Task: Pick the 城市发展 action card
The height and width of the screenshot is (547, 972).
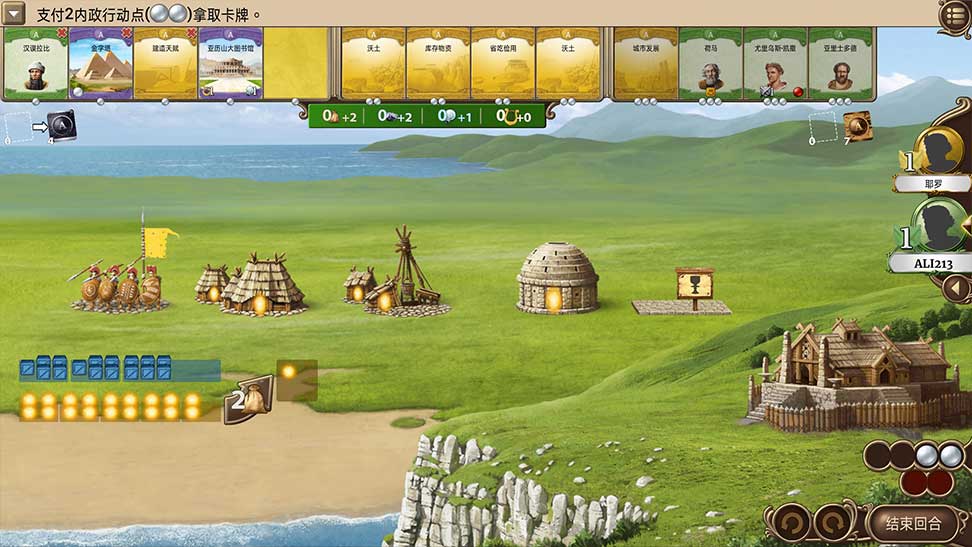Action: (x=645, y=64)
